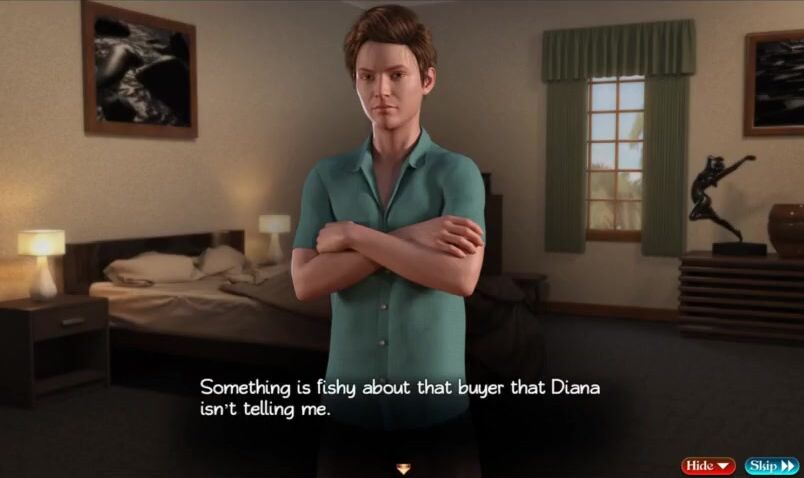Hide the dialogue text box
This screenshot has width=804, height=478.
click(707, 466)
